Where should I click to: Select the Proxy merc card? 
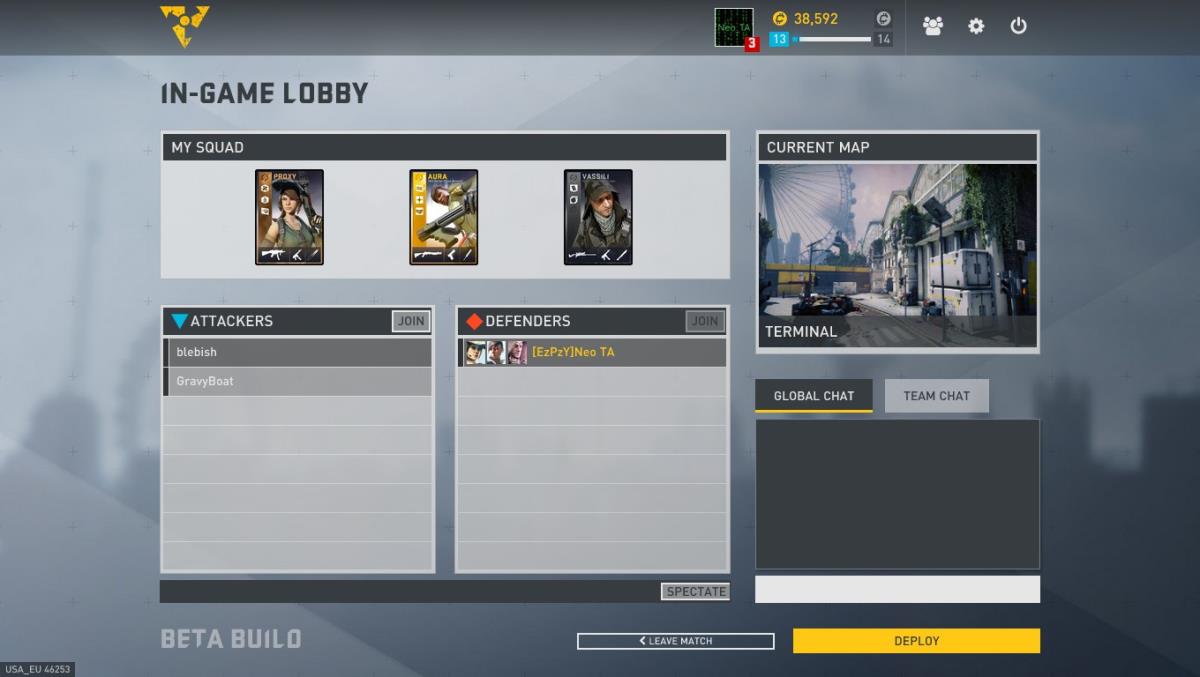click(x=289, y=217)
